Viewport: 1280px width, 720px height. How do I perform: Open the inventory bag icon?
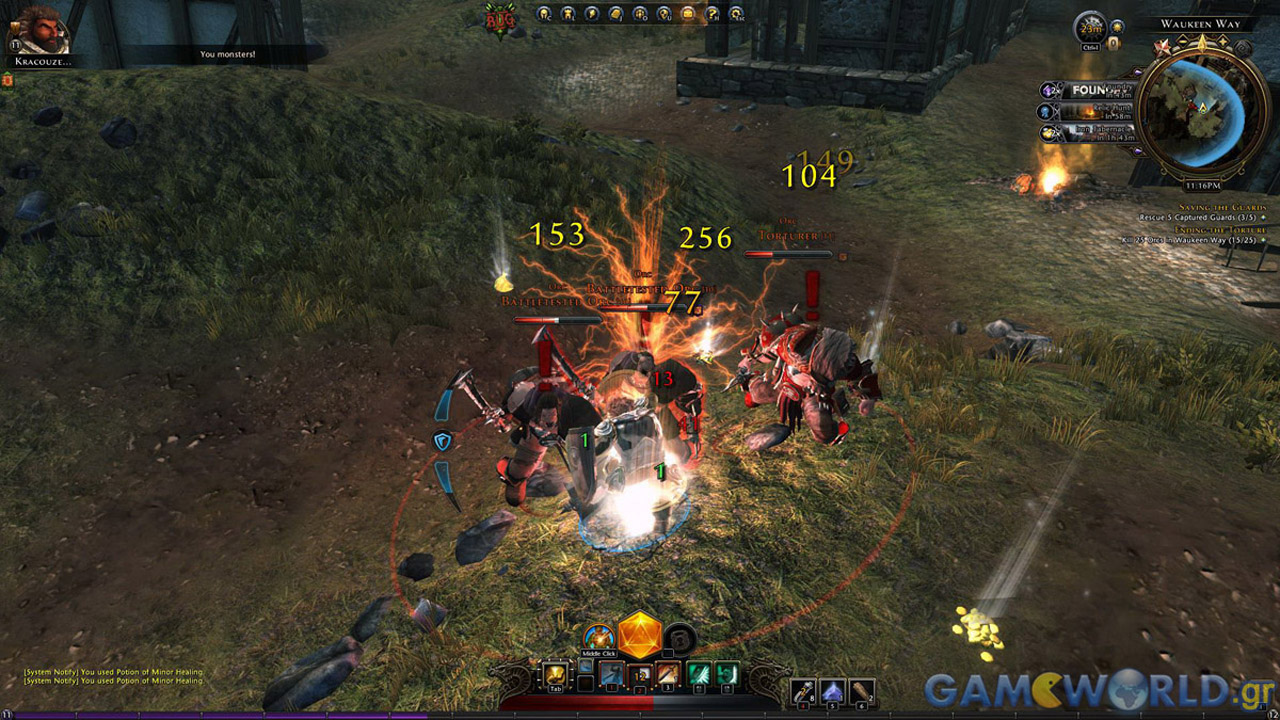pyautogui.click(x=688, y=14)
